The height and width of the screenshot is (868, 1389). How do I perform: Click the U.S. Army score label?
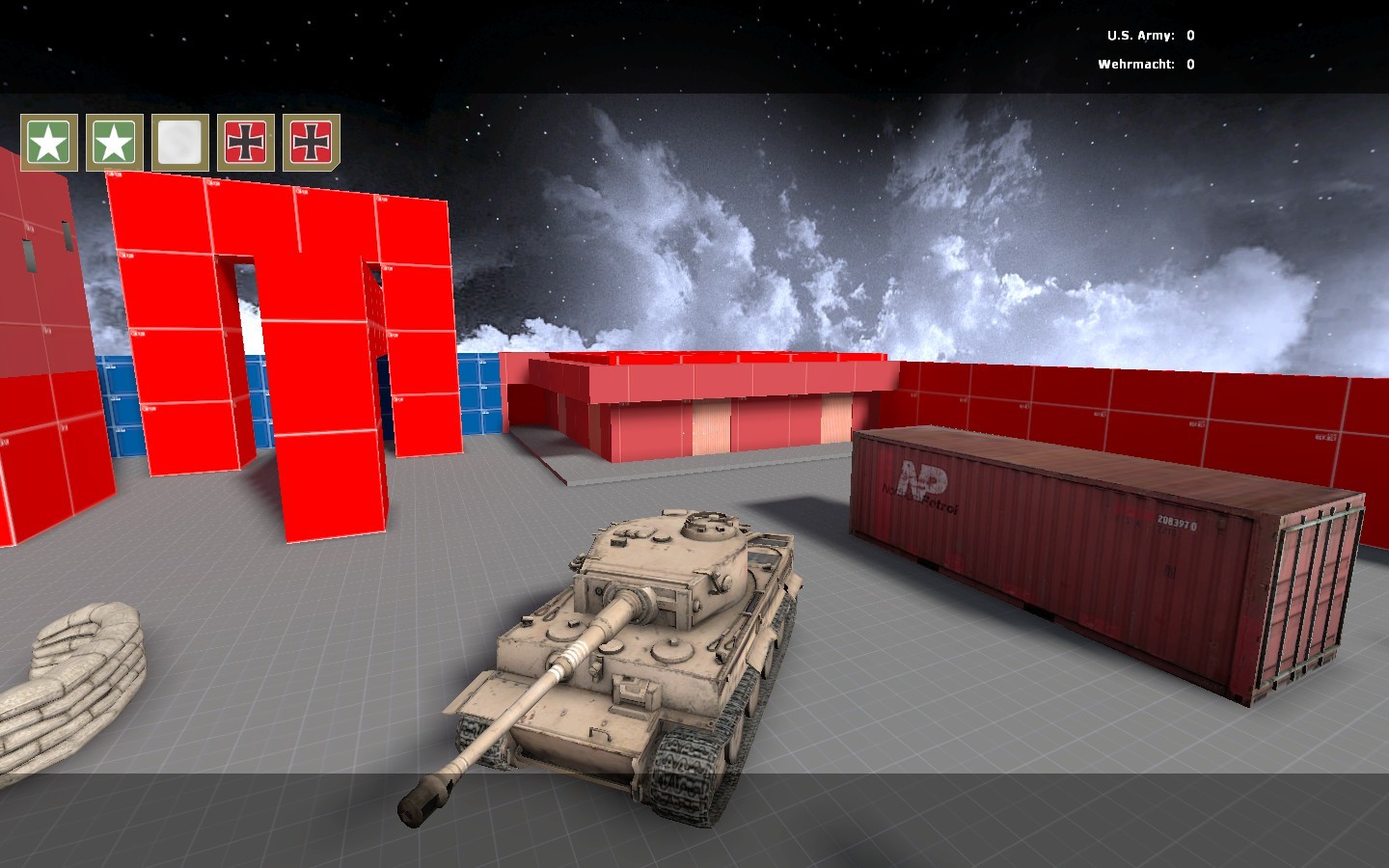[1142, 34]
